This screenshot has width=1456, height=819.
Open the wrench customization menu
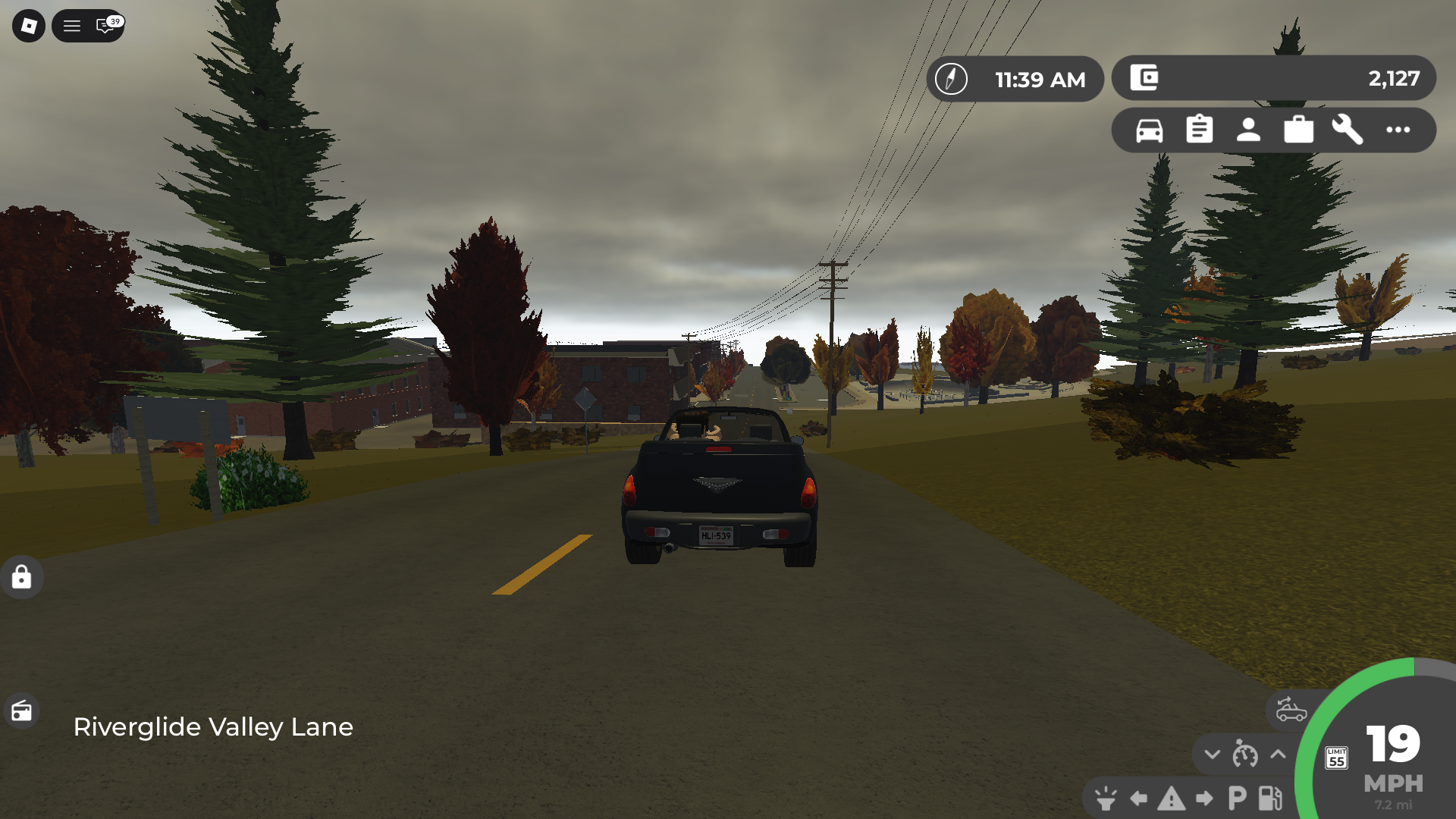pyautogui.click(x=1348, y=130)
